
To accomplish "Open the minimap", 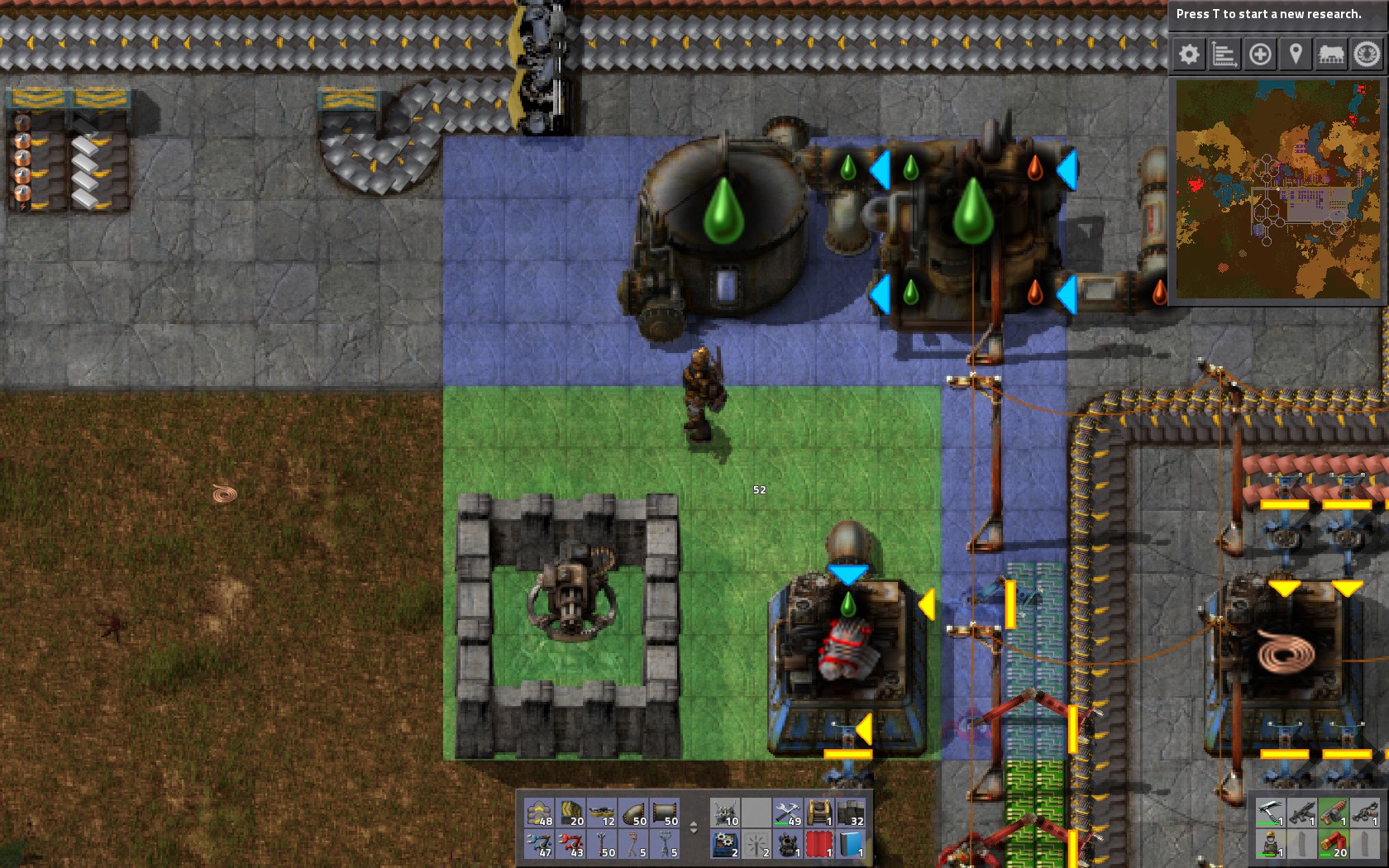I will (x=1277, y=189).
